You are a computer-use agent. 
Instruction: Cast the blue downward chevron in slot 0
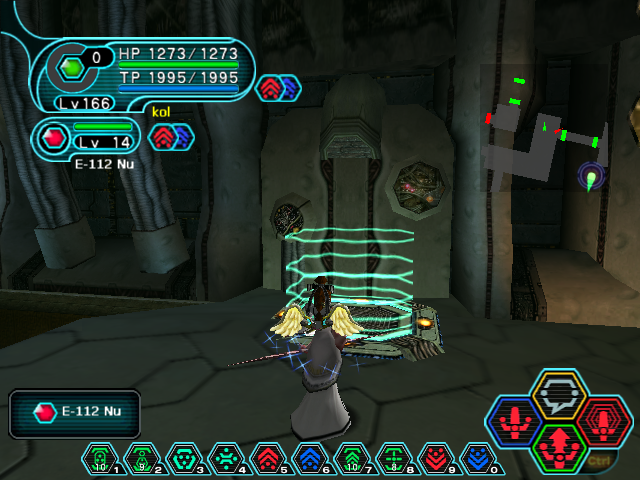click(479, 458)
